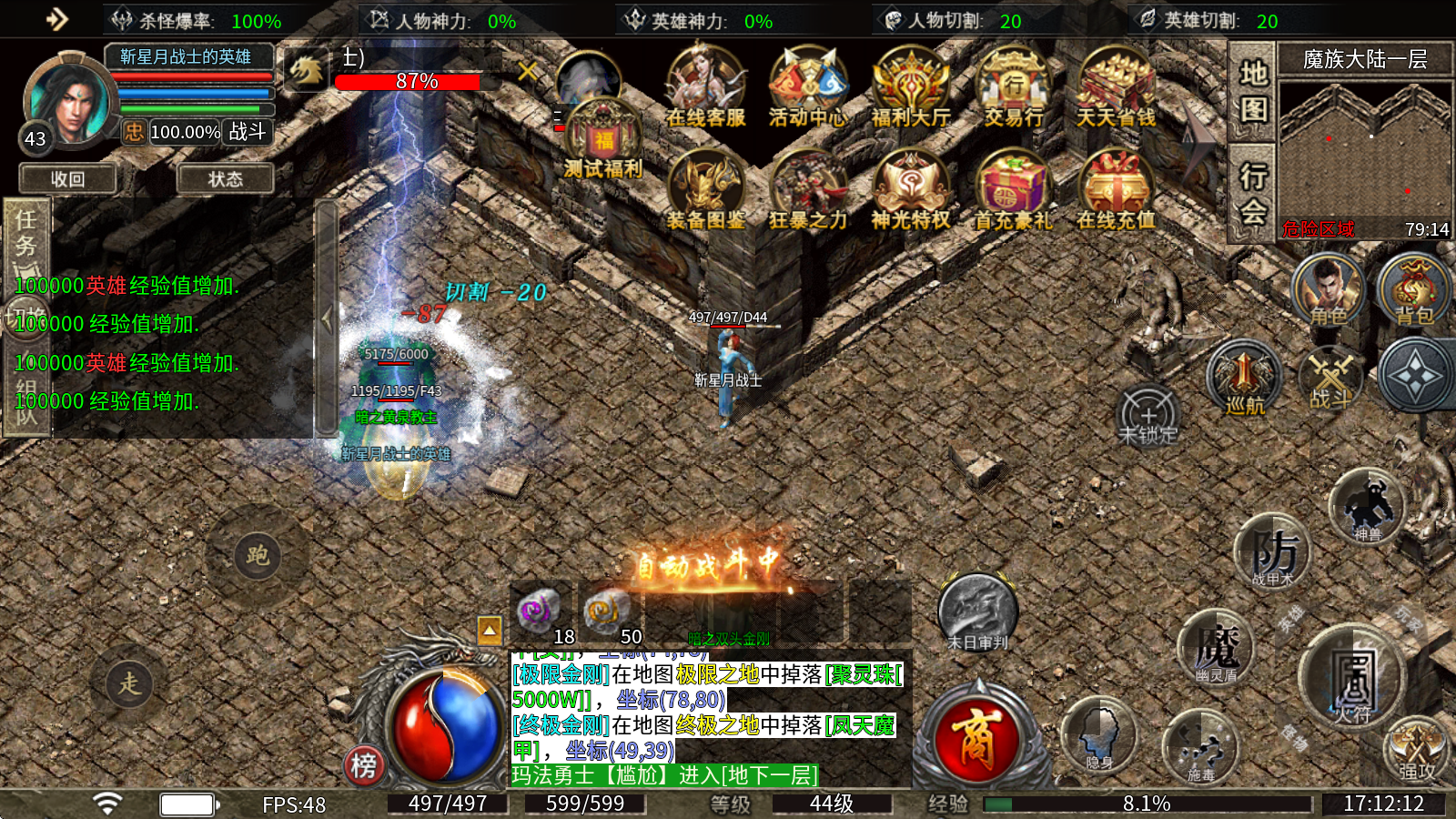Open the 活动中心 event center
This screenshot has width=1456, height=819.
(807, 88)
